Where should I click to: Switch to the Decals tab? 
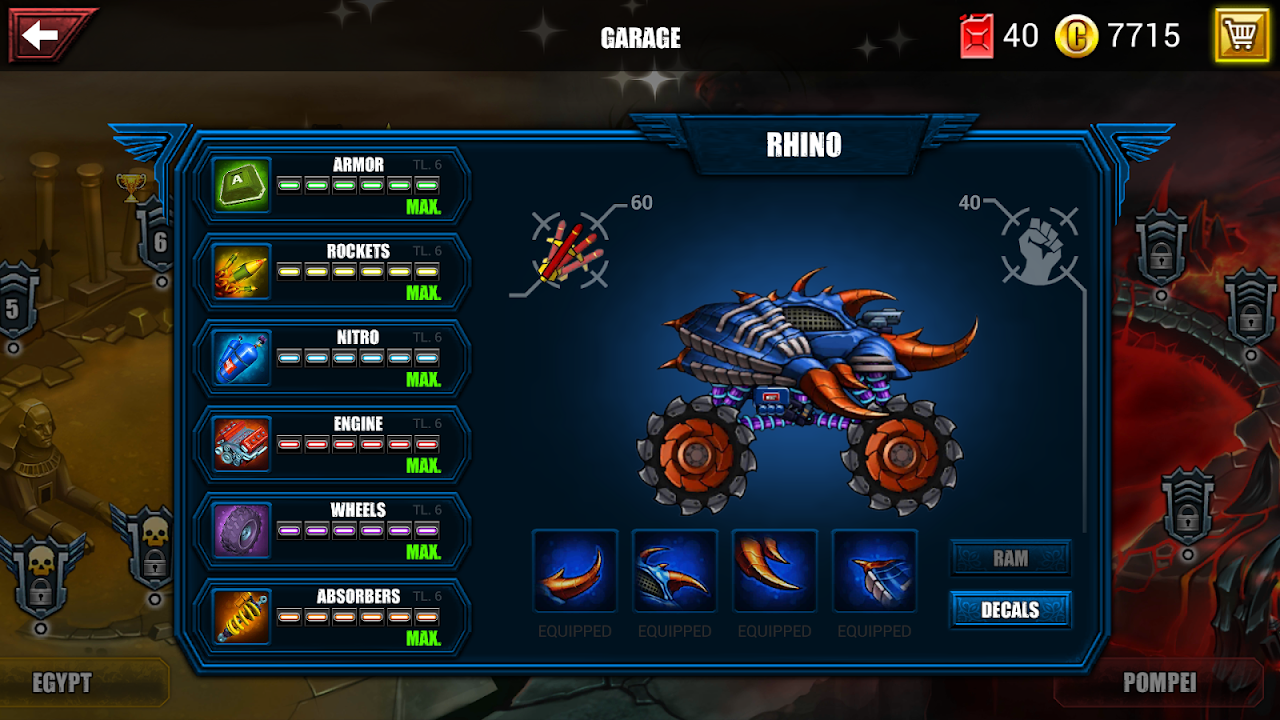point(1010,610)
